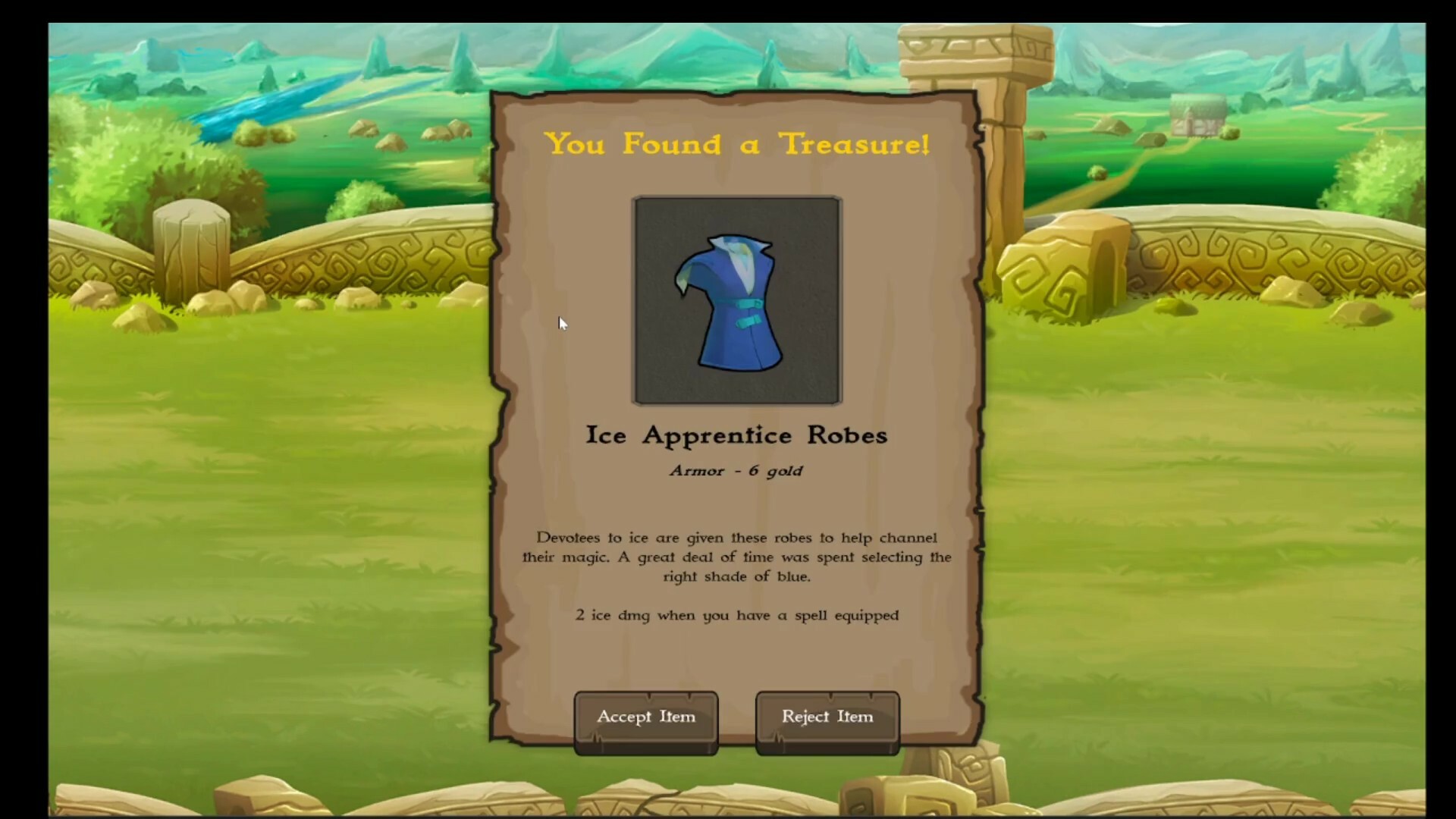The width and height of the screenshot is (1456, 819).
Task: Click the Reject Item button
Action: (826, 716)
